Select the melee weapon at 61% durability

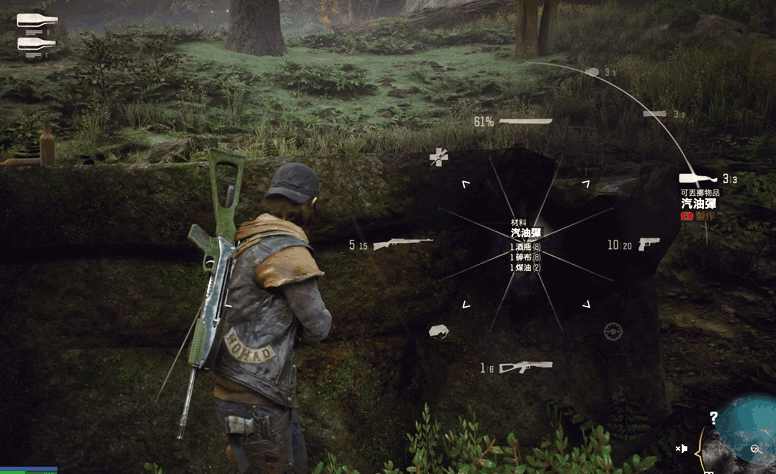tap(525, 121)
